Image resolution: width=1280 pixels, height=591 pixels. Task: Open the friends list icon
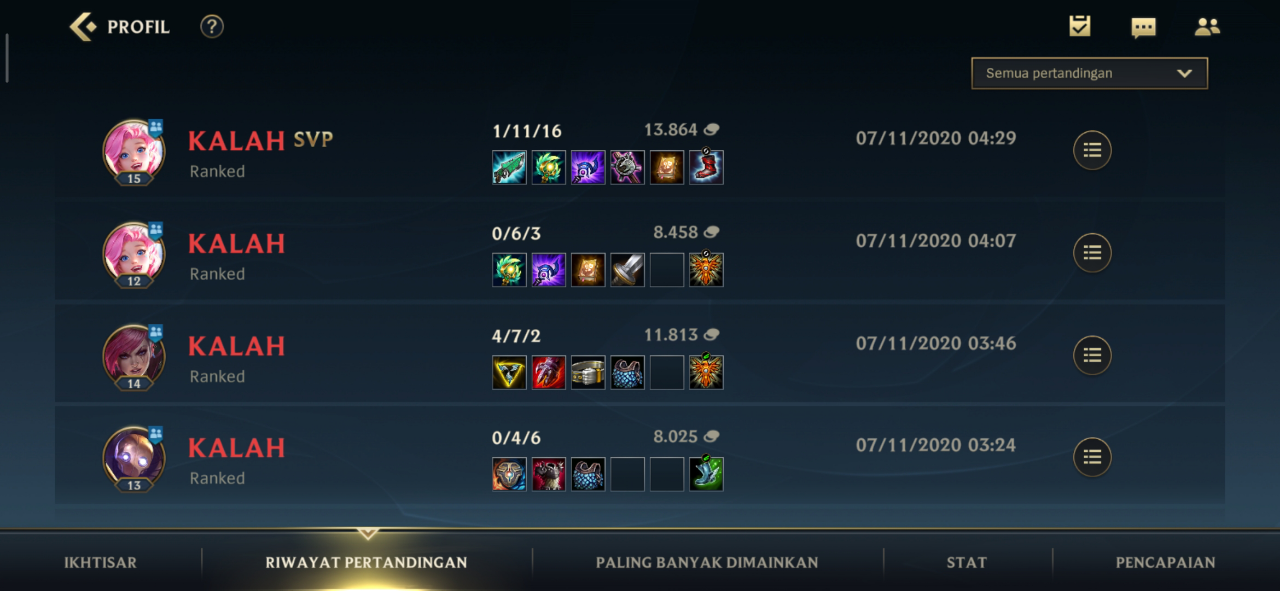click(x=1207, y=27)
